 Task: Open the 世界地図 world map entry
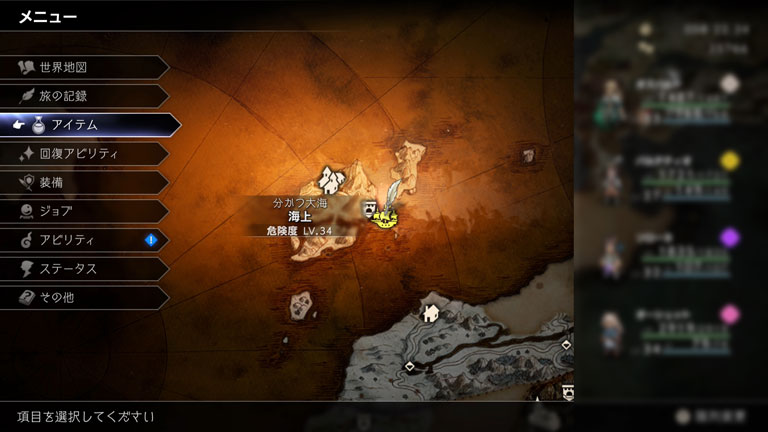pos(80,67)
